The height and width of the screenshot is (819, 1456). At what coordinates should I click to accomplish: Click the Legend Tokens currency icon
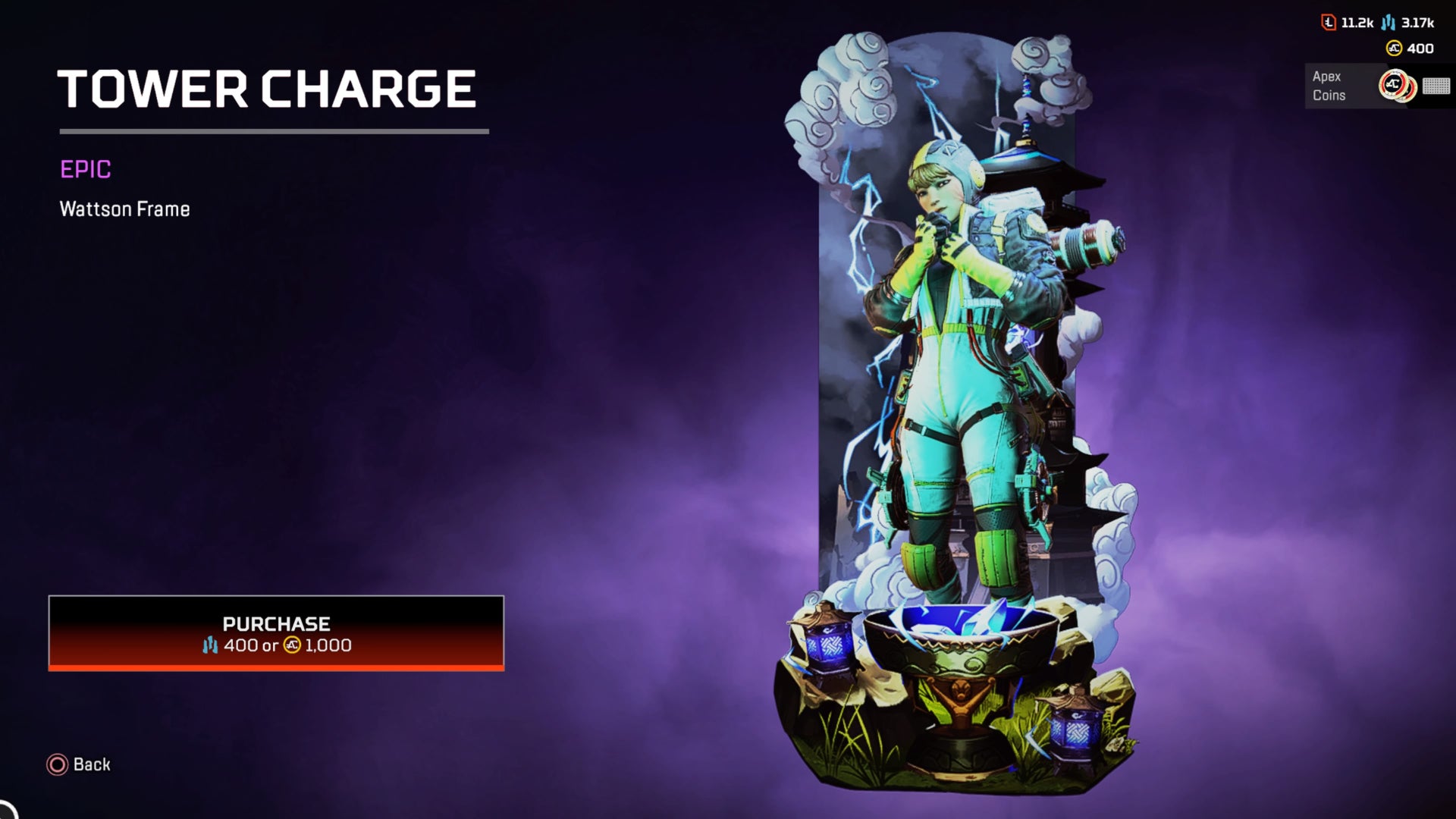(x=1328, y=23)
